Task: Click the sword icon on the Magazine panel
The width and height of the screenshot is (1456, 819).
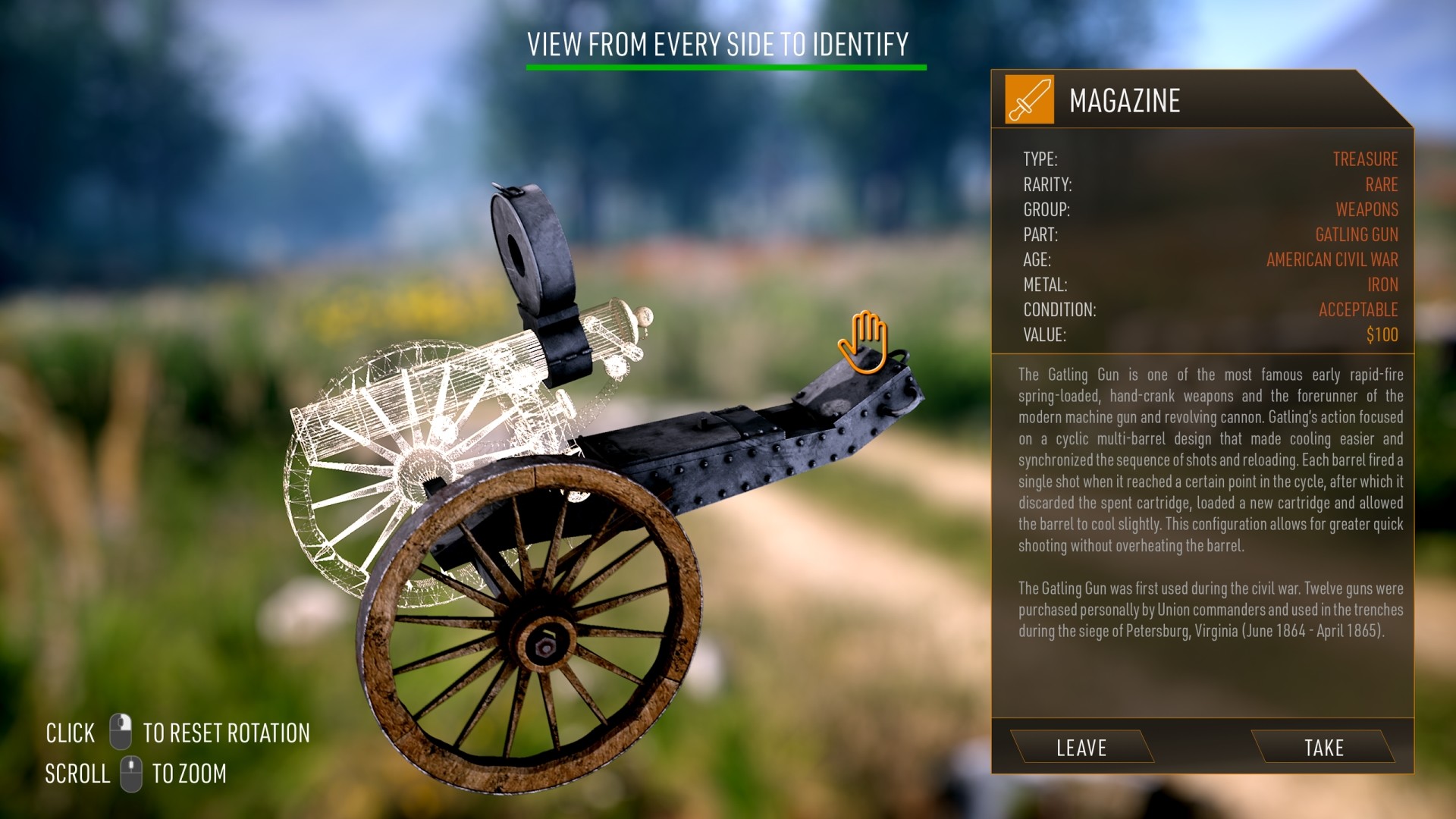Action: (x=1029, y=101)
